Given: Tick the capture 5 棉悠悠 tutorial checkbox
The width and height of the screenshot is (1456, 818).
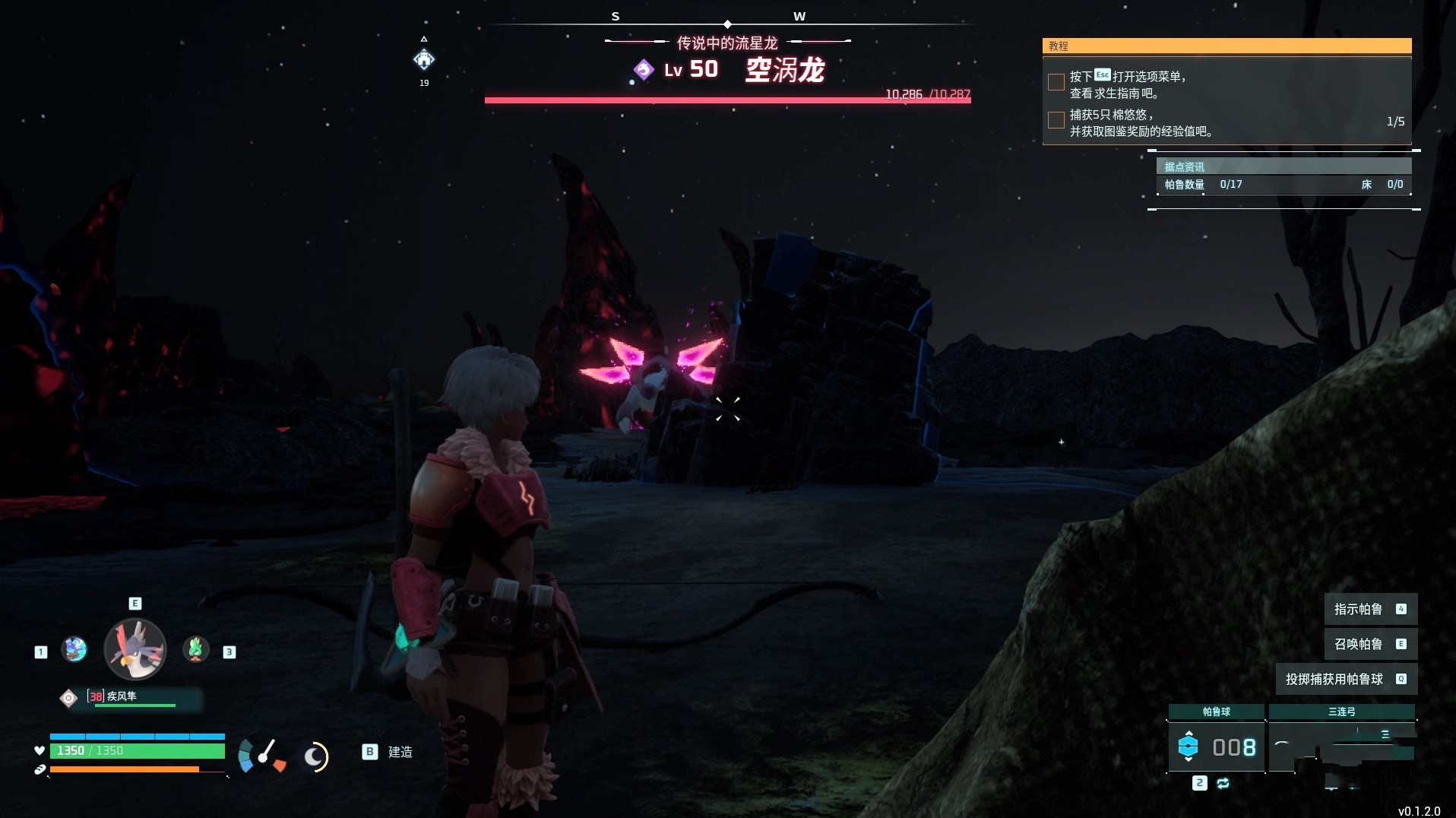Looking at the screenshot, I should [x=1056, y=120].
